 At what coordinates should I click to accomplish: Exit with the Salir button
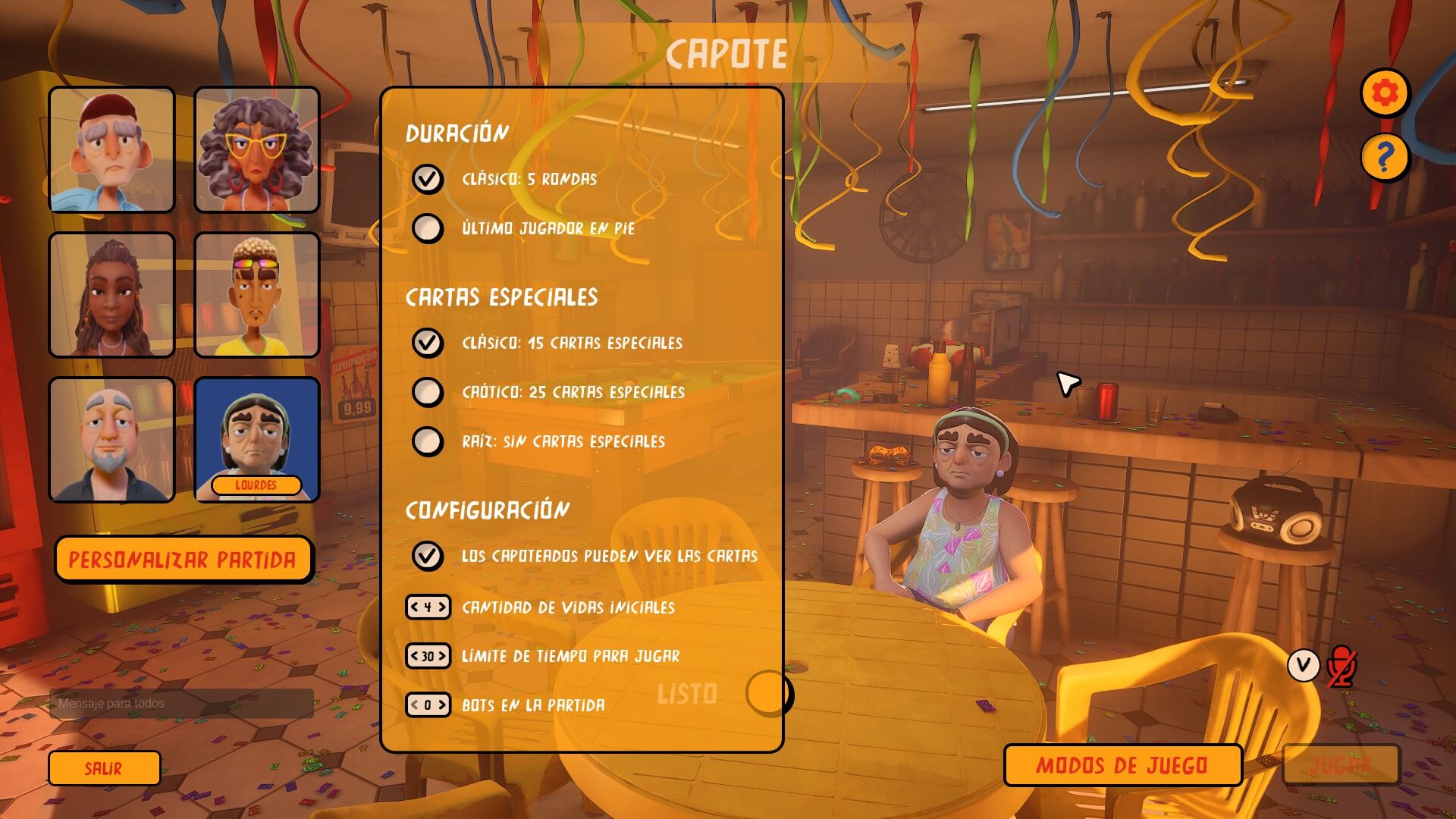[104, 768]
